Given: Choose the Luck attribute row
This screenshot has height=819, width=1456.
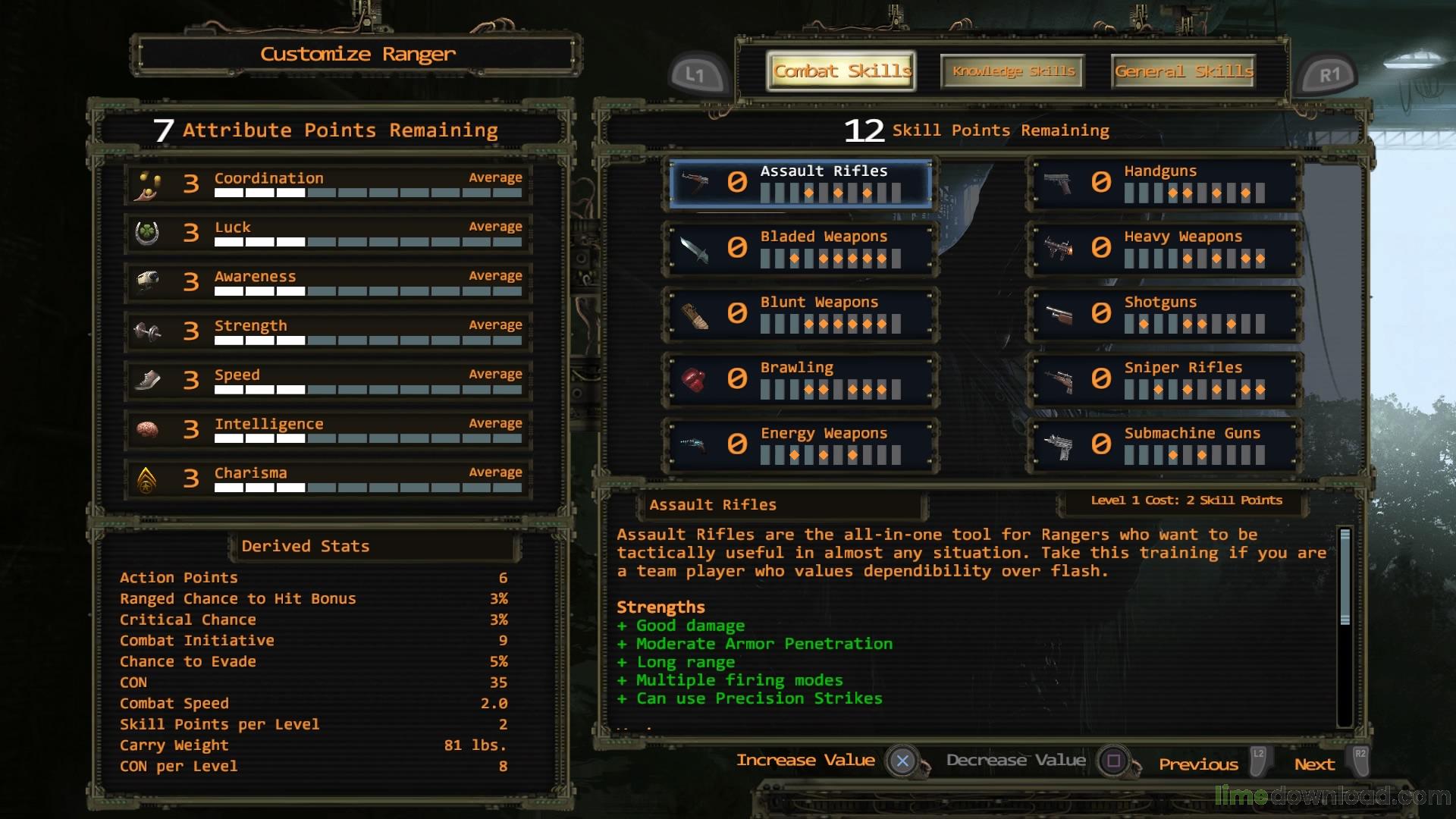Looking at the screenshot, I should (x=328, y=234).
